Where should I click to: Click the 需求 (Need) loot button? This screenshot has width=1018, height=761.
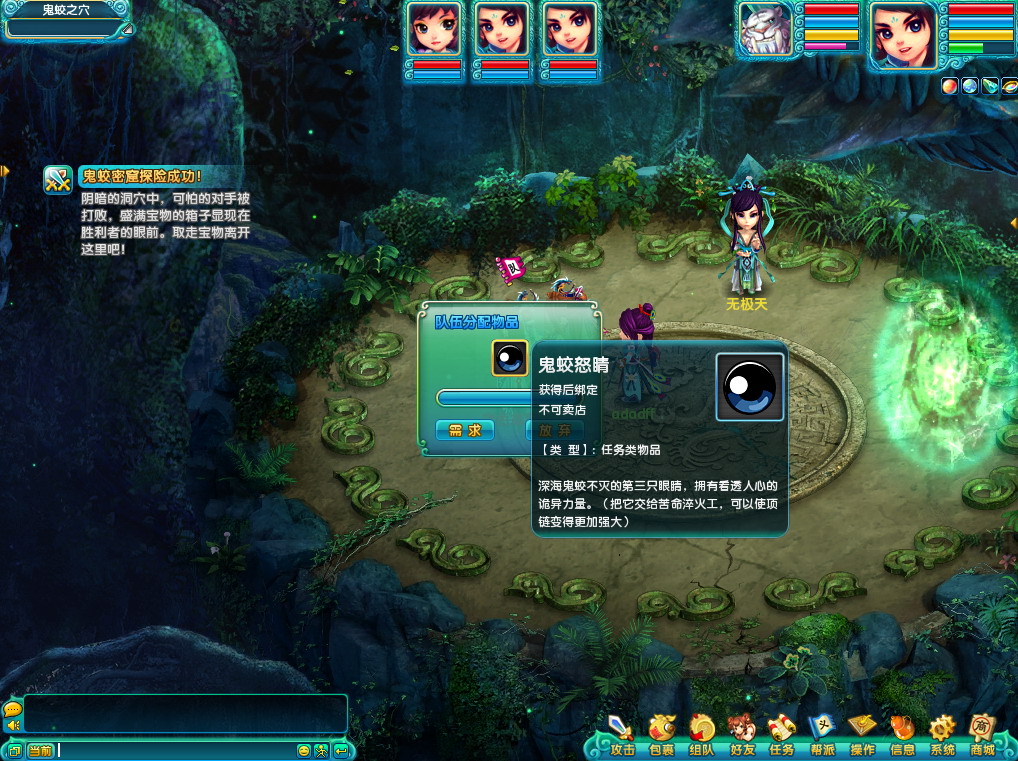point(465,430)
